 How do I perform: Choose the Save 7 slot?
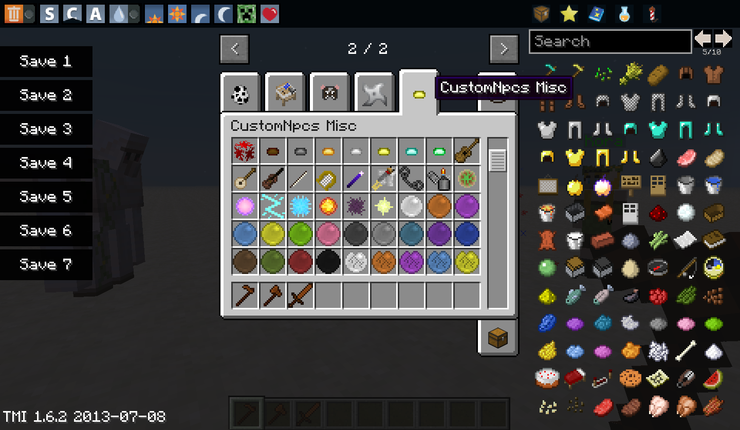(46, 266)
